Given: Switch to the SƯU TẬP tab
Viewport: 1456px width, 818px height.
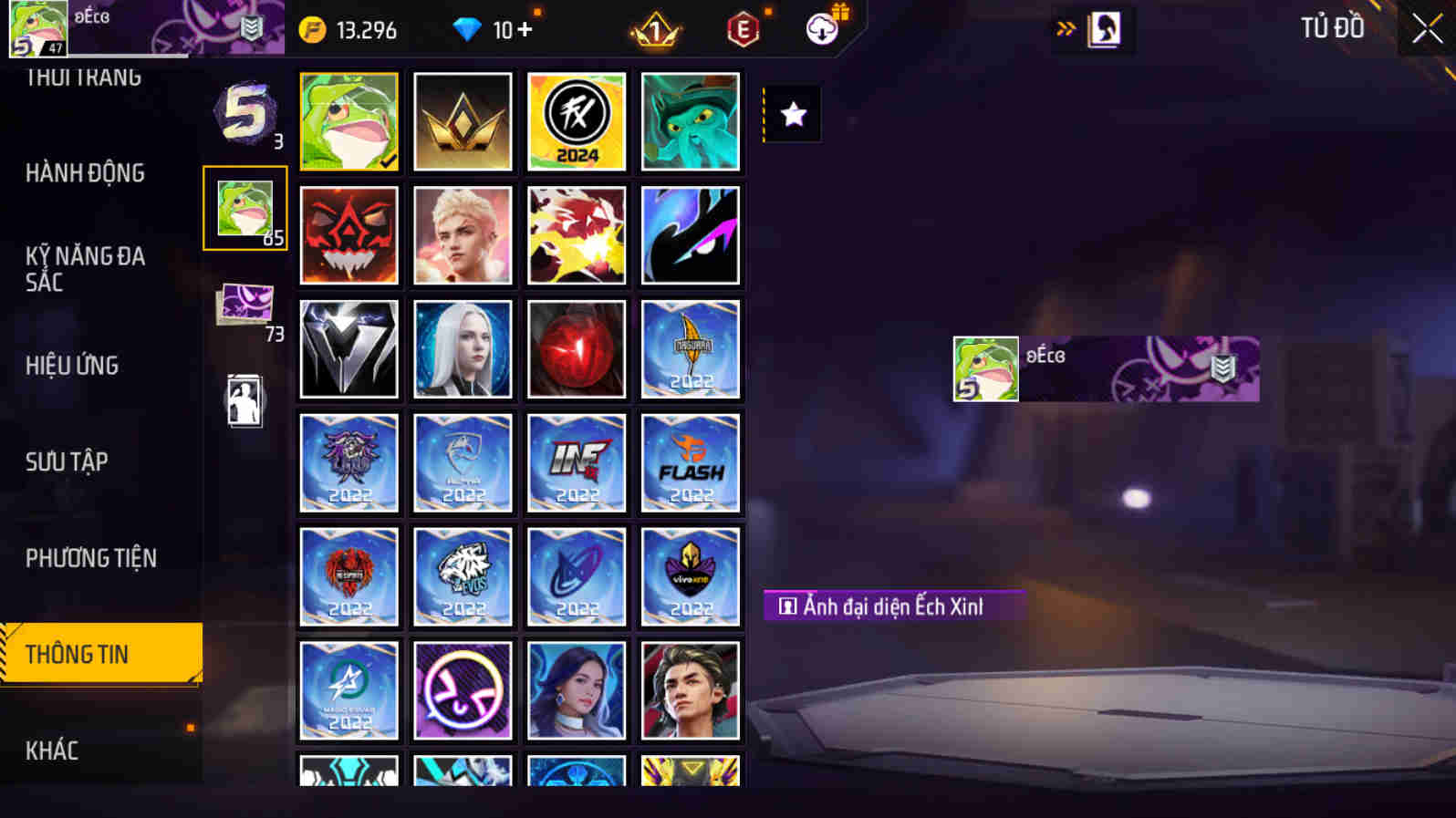Looking at the screenshot, I should coord(66,461).
